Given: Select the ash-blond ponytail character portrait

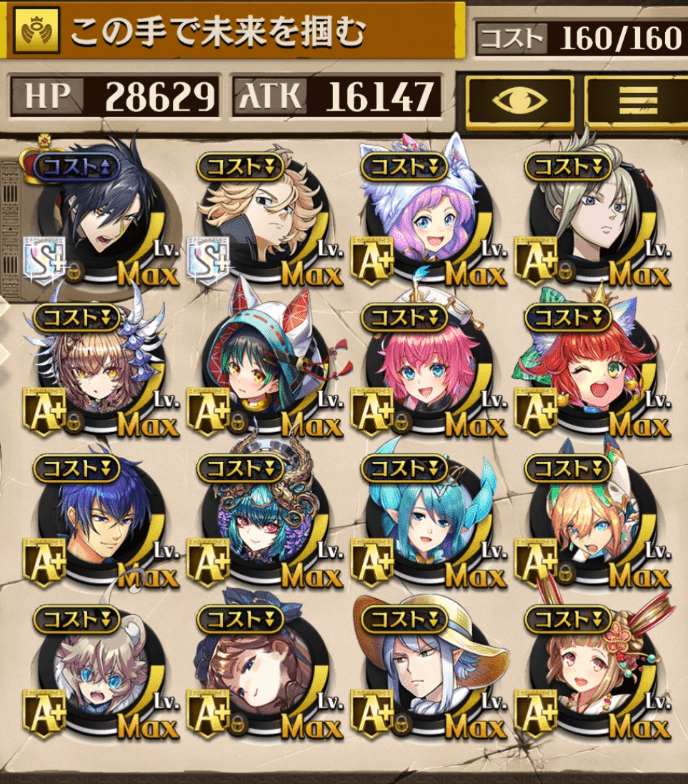Looking at the screenshot, I should [x=590, y=215].
